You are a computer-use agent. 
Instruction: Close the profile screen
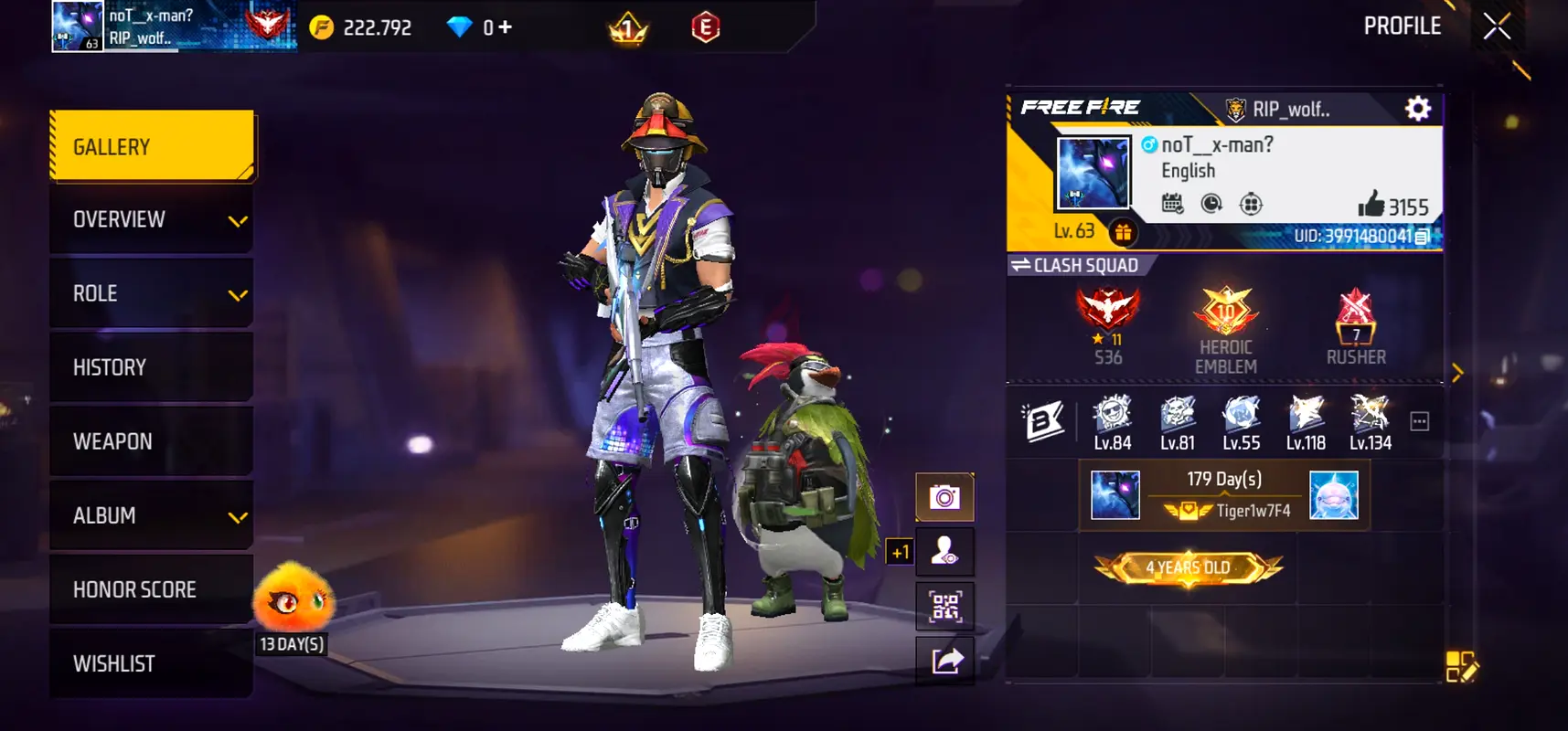[x=1497, y=26]
